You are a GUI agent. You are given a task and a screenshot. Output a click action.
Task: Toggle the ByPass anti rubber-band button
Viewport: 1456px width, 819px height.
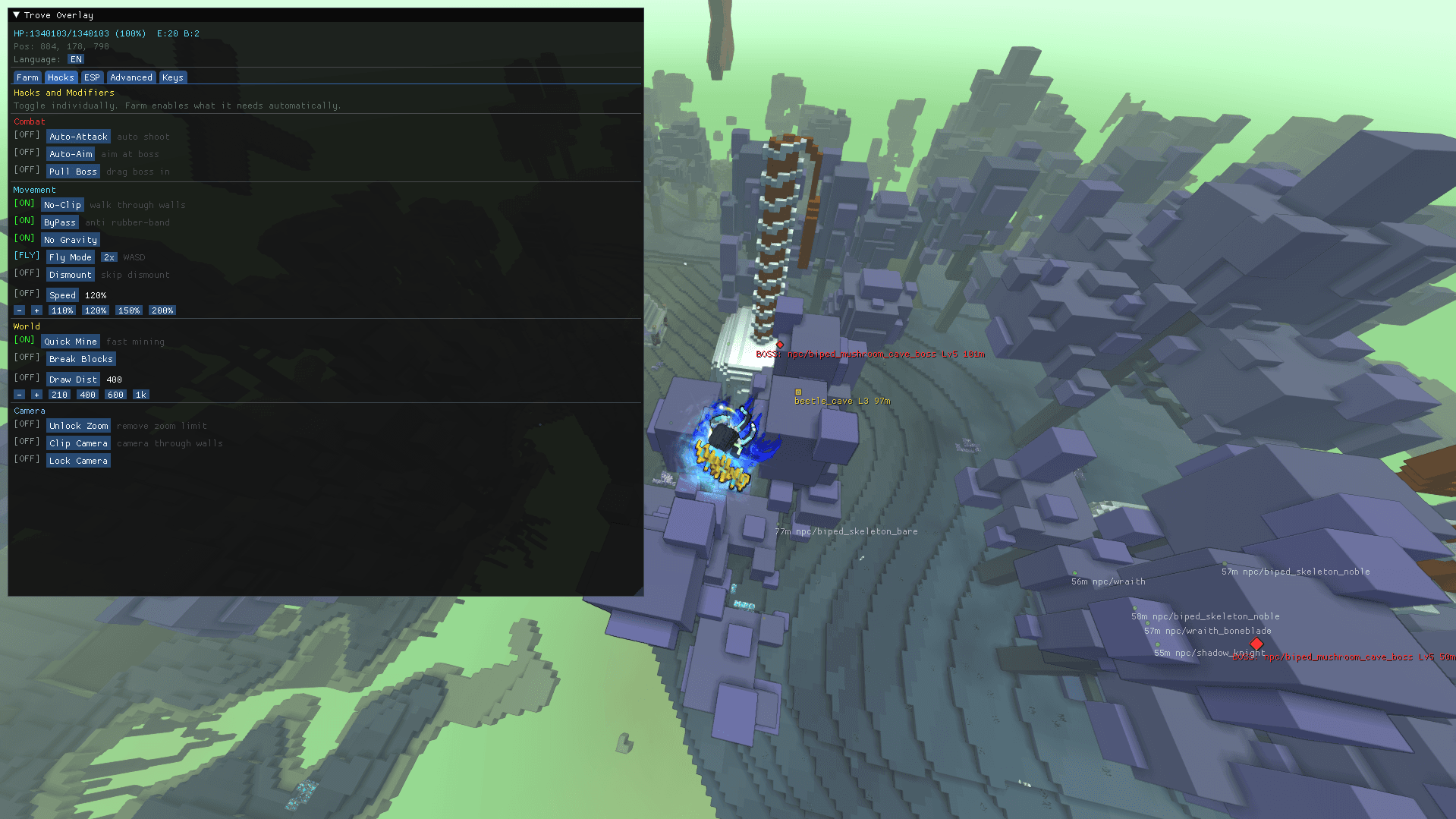coord(59,222)
